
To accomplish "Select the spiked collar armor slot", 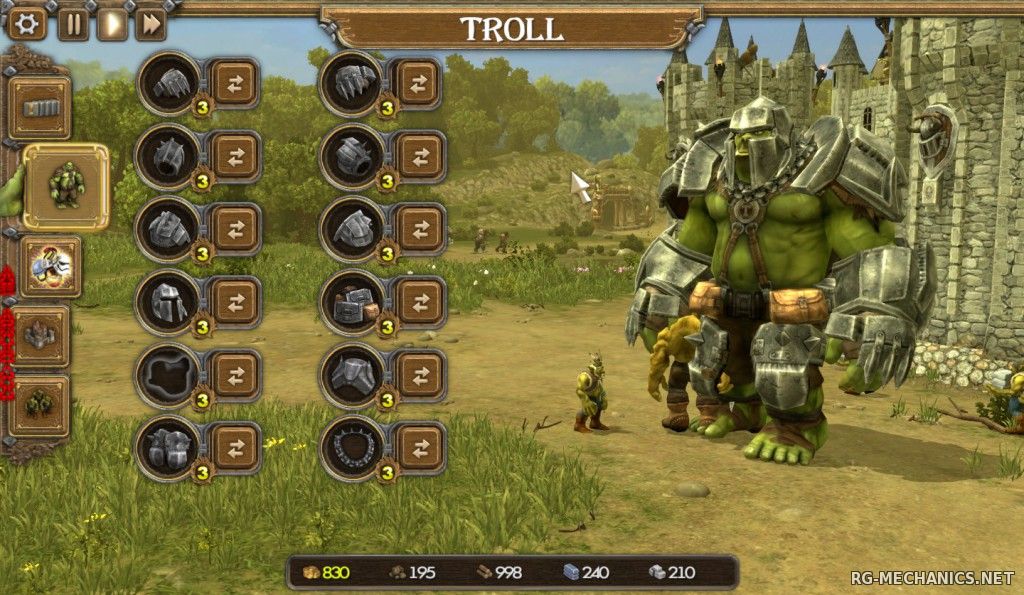I will tap(352, 447).
